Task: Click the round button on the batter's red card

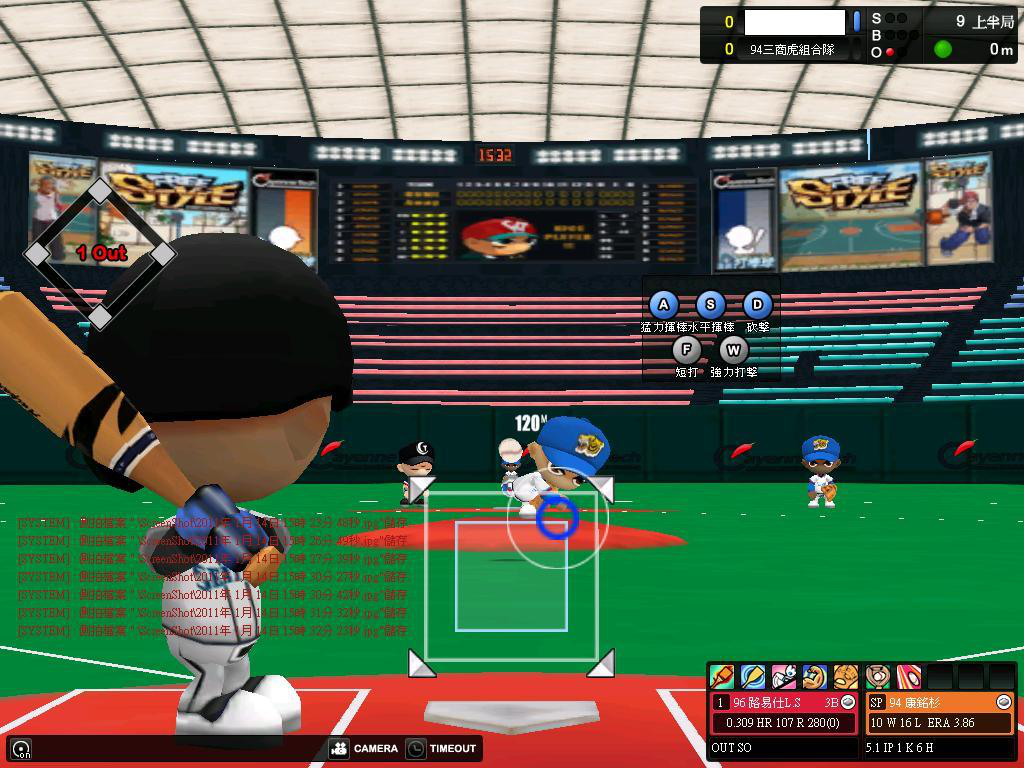Action: (848, 703)
